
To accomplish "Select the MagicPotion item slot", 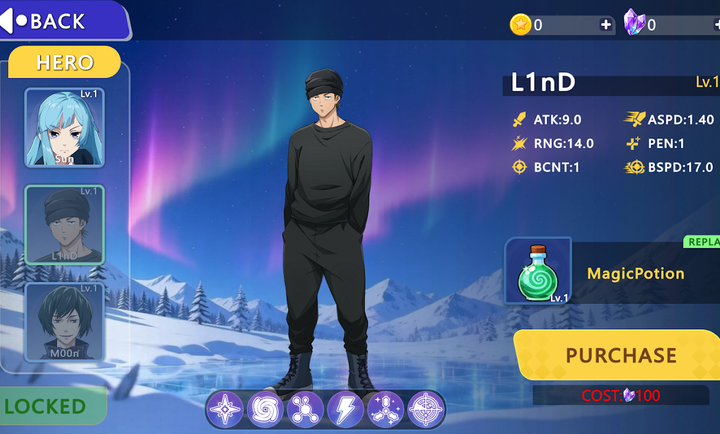I will [x=538, y=271].
